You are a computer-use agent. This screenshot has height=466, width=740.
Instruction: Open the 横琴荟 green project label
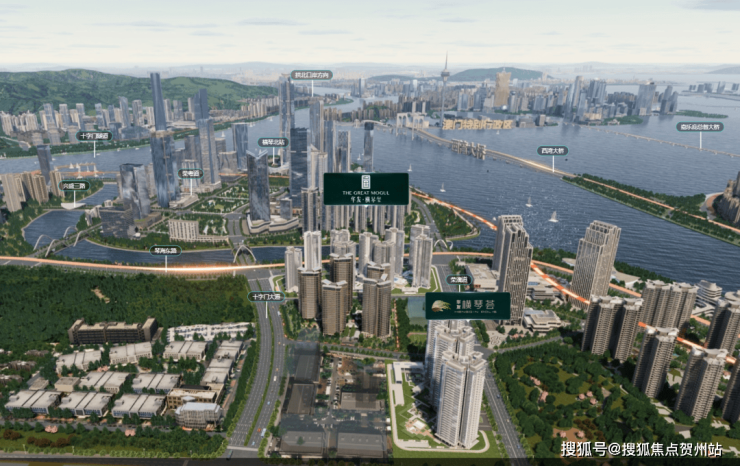(467, 306)
